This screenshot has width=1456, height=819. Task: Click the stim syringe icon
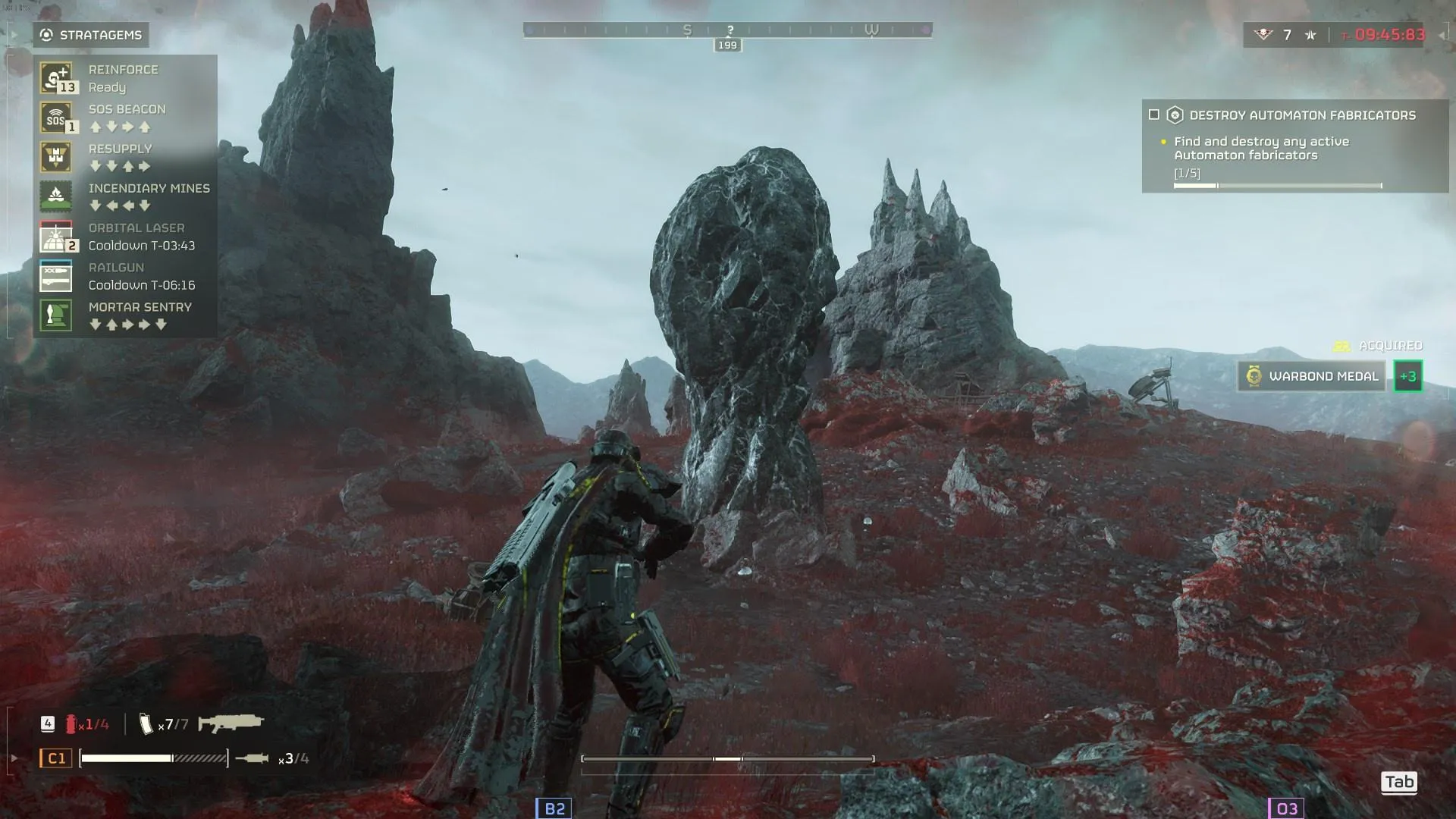pyautogui.click(x=252, y=758)
